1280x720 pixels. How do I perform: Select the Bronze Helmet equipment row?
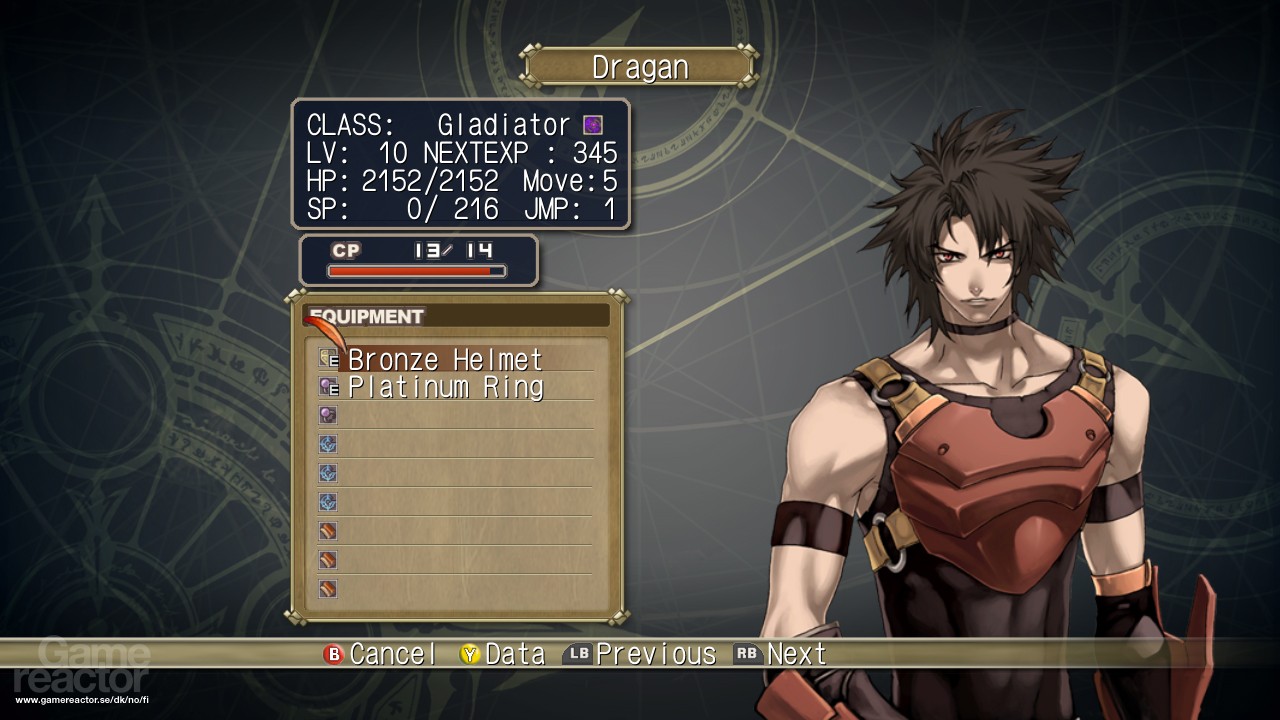(445, 359)
